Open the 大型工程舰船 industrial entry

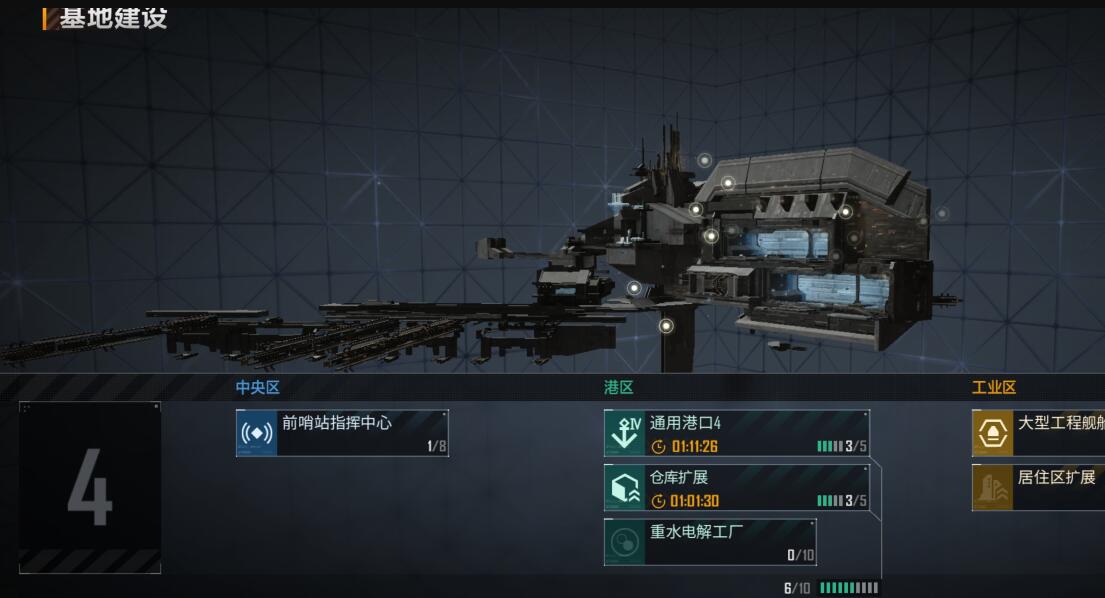1040,433
